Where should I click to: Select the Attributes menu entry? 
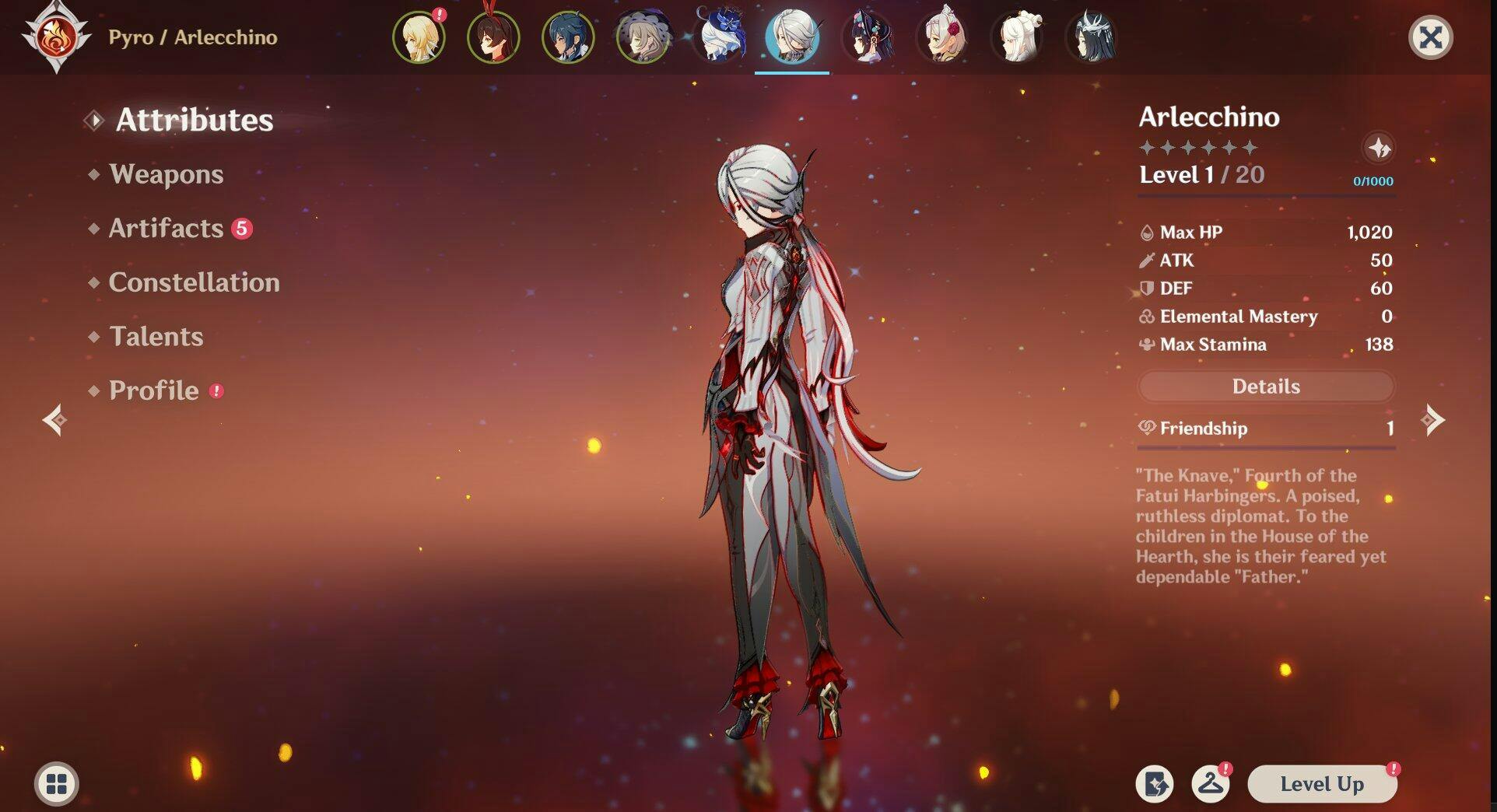(194, 121)
